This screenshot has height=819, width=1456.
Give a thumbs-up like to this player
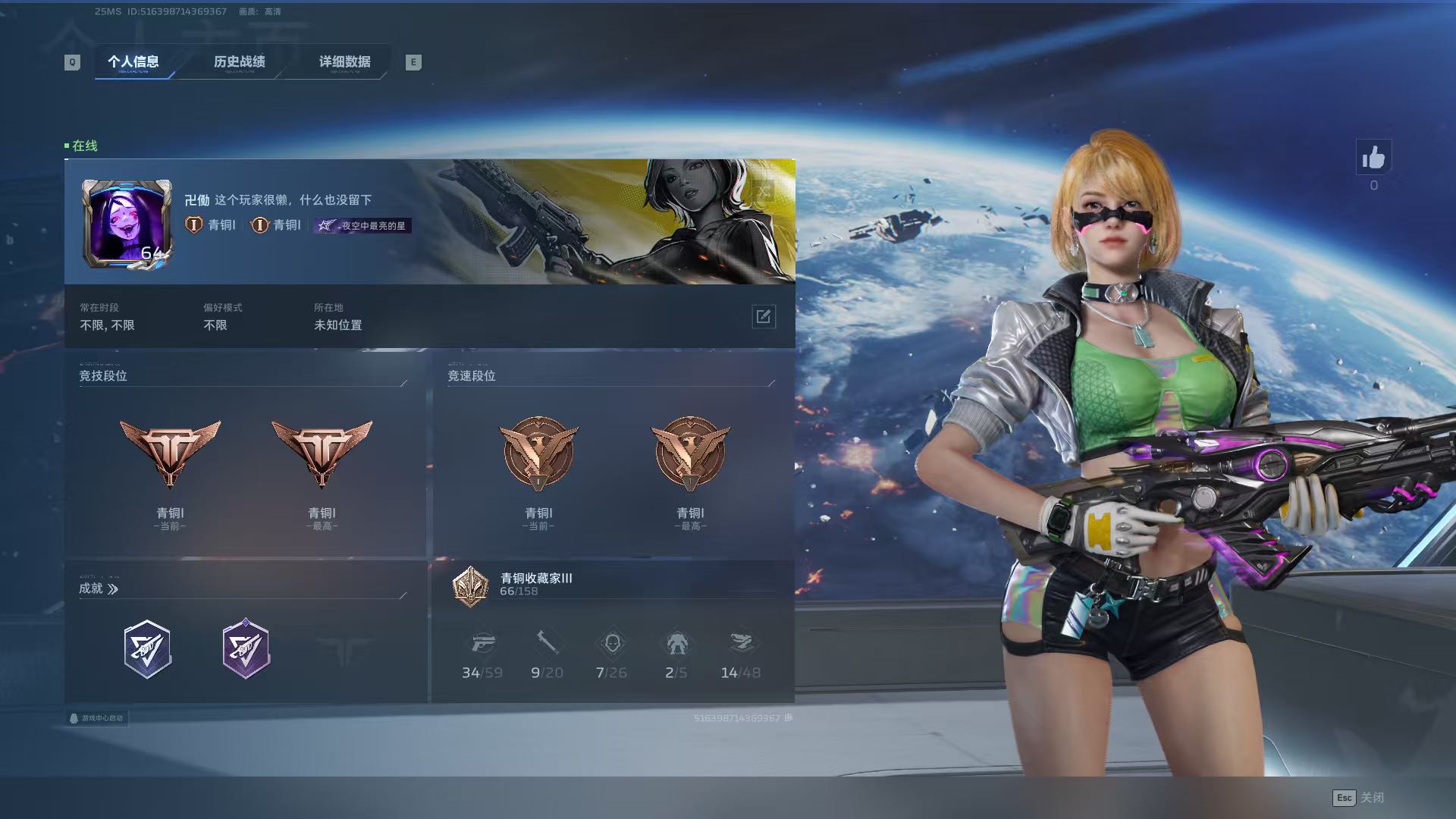[x=1373, y=158]
